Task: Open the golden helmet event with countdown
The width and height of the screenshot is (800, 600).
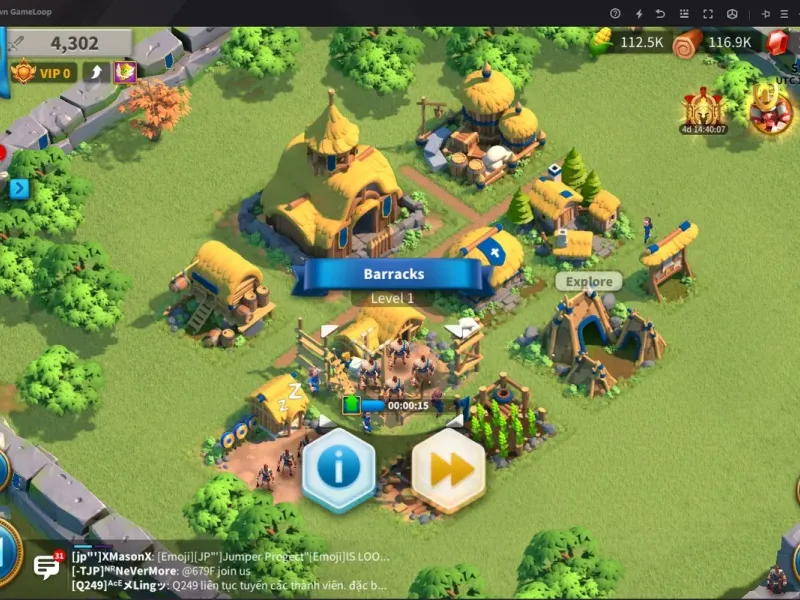Action: point(703,110)
